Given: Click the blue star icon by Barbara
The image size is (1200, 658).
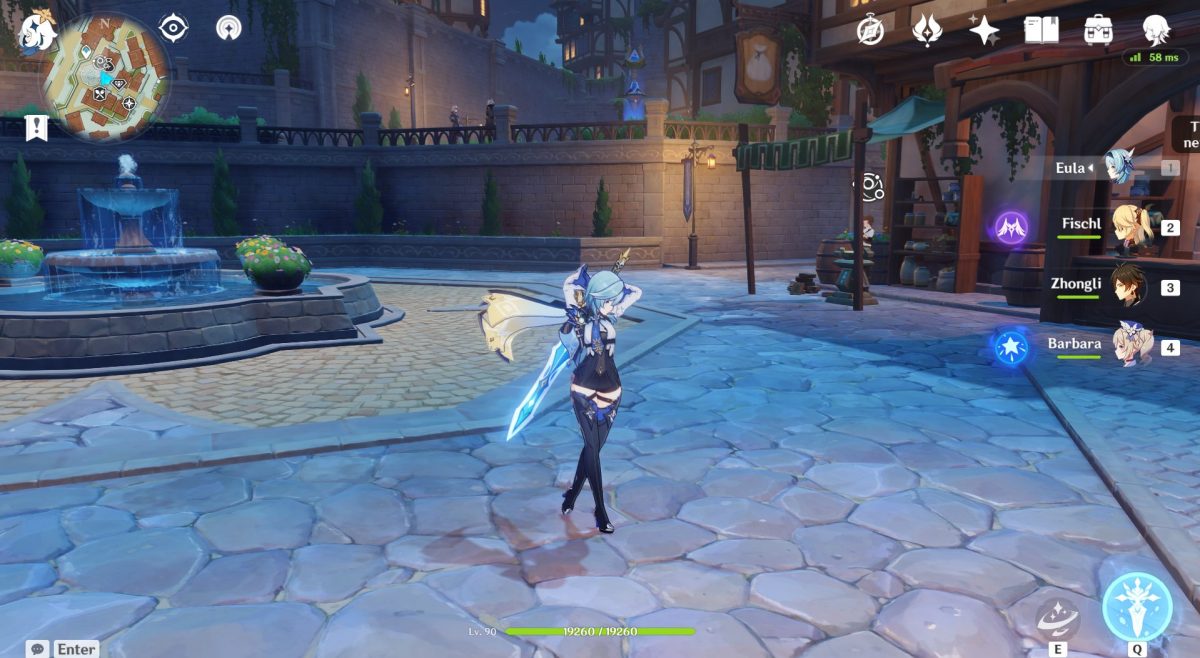Looking at the screenshot, I should pos(1011,347).
